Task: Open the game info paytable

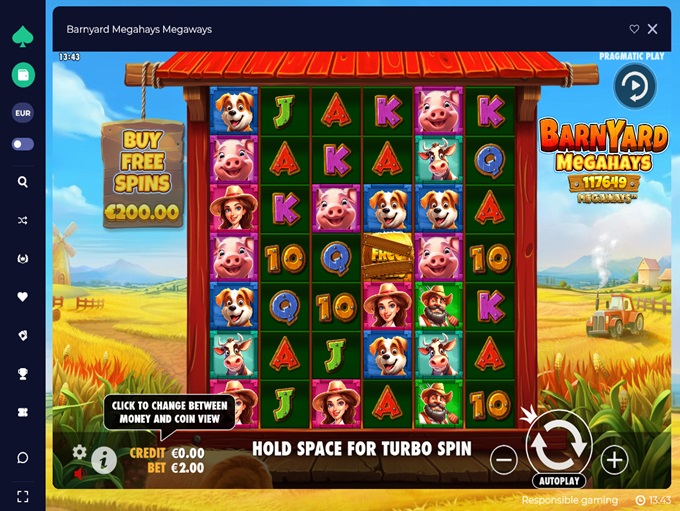Action: pos(103,460)
